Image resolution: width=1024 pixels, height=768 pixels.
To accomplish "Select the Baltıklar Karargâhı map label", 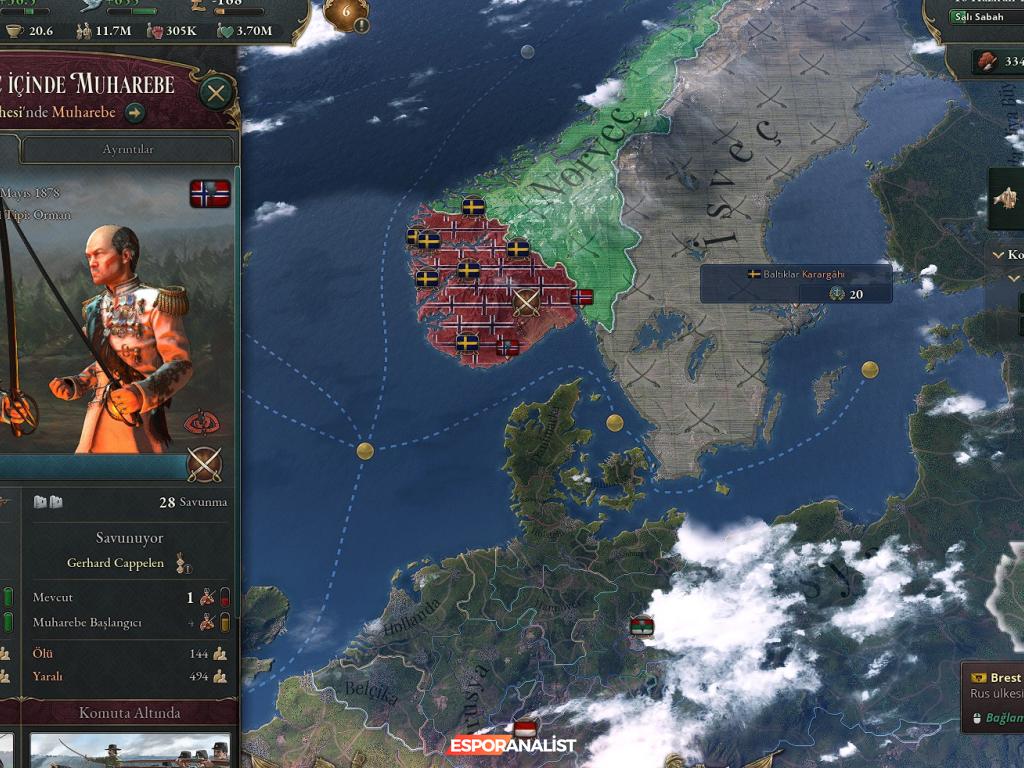I will (x=796, y=274).
